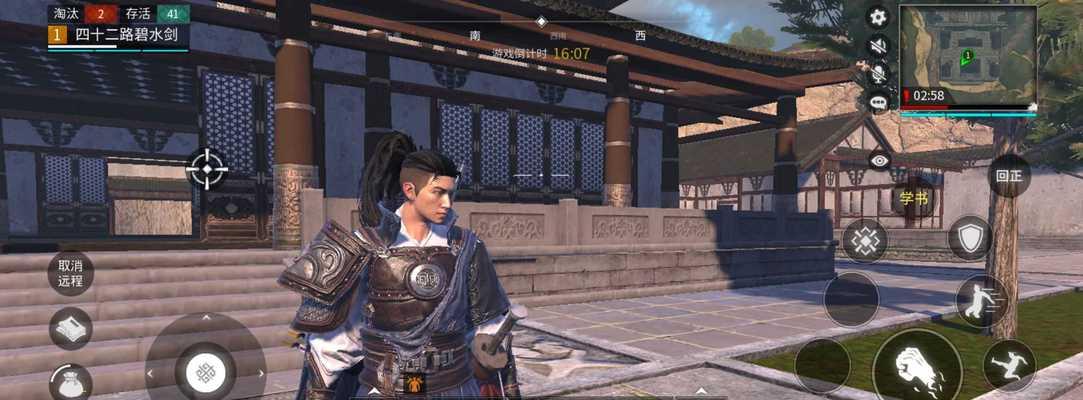
Task: Open the bag pouch inventory
Action: [x=71, y=382]
